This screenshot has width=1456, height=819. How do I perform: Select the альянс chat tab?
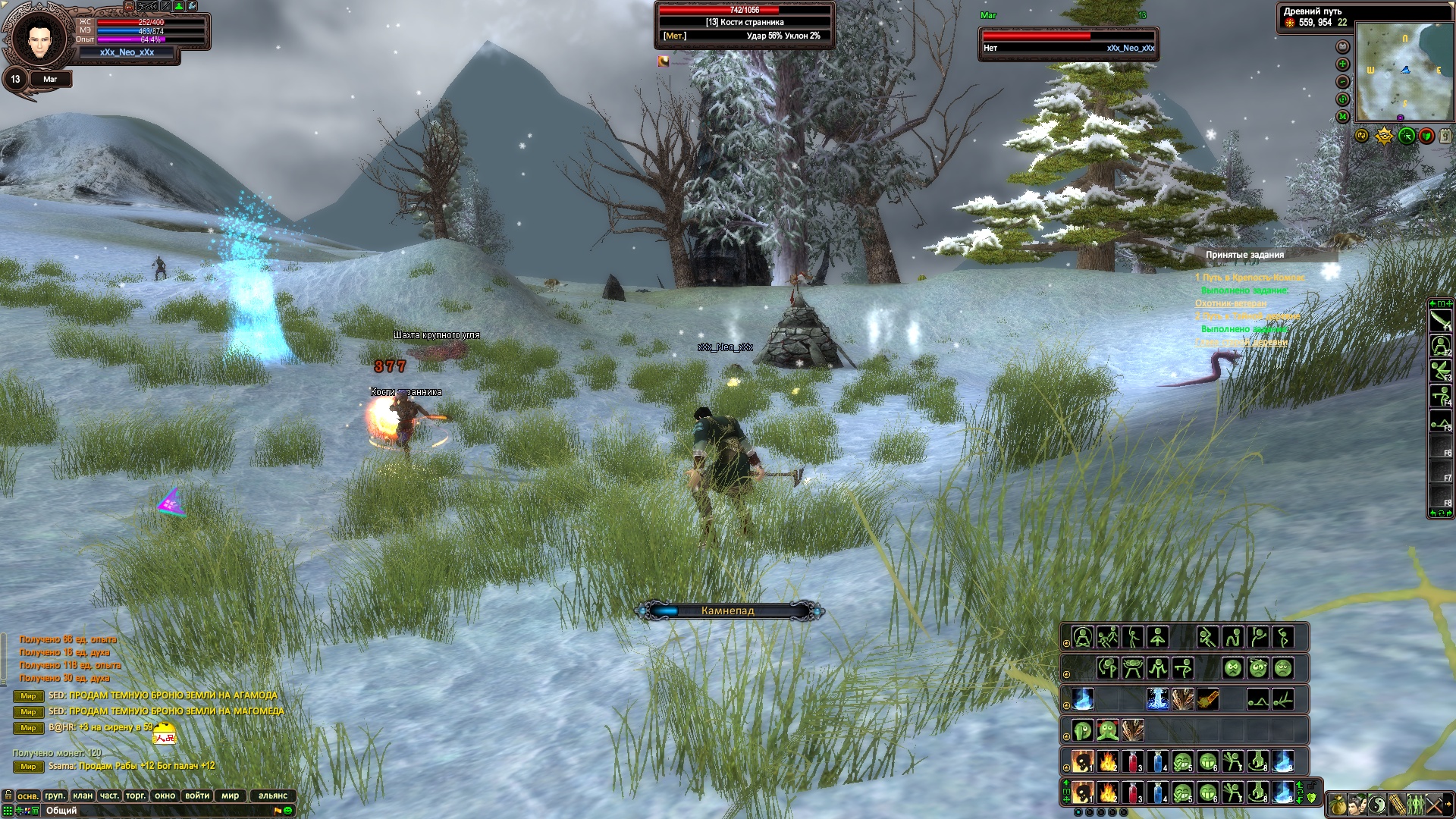click(x=273, y=795)
